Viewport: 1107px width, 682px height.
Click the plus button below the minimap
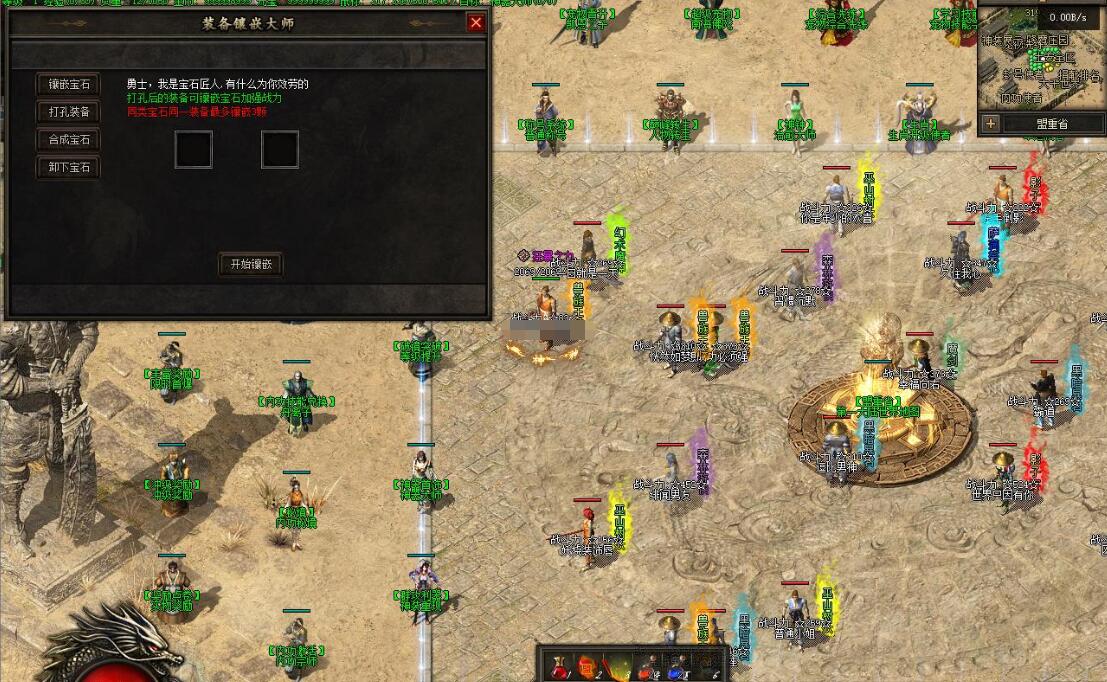pos(991,124)
